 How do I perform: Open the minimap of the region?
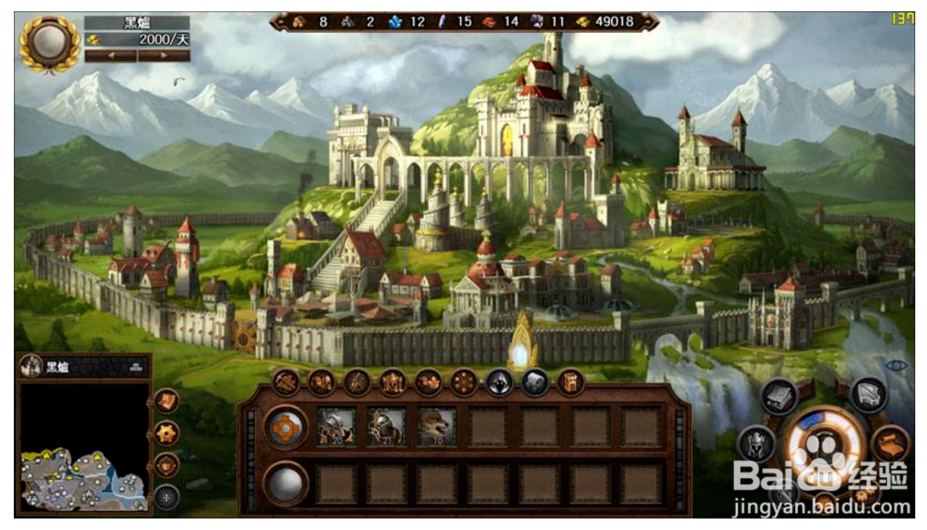pyautogui.click(x=84, y=446)
